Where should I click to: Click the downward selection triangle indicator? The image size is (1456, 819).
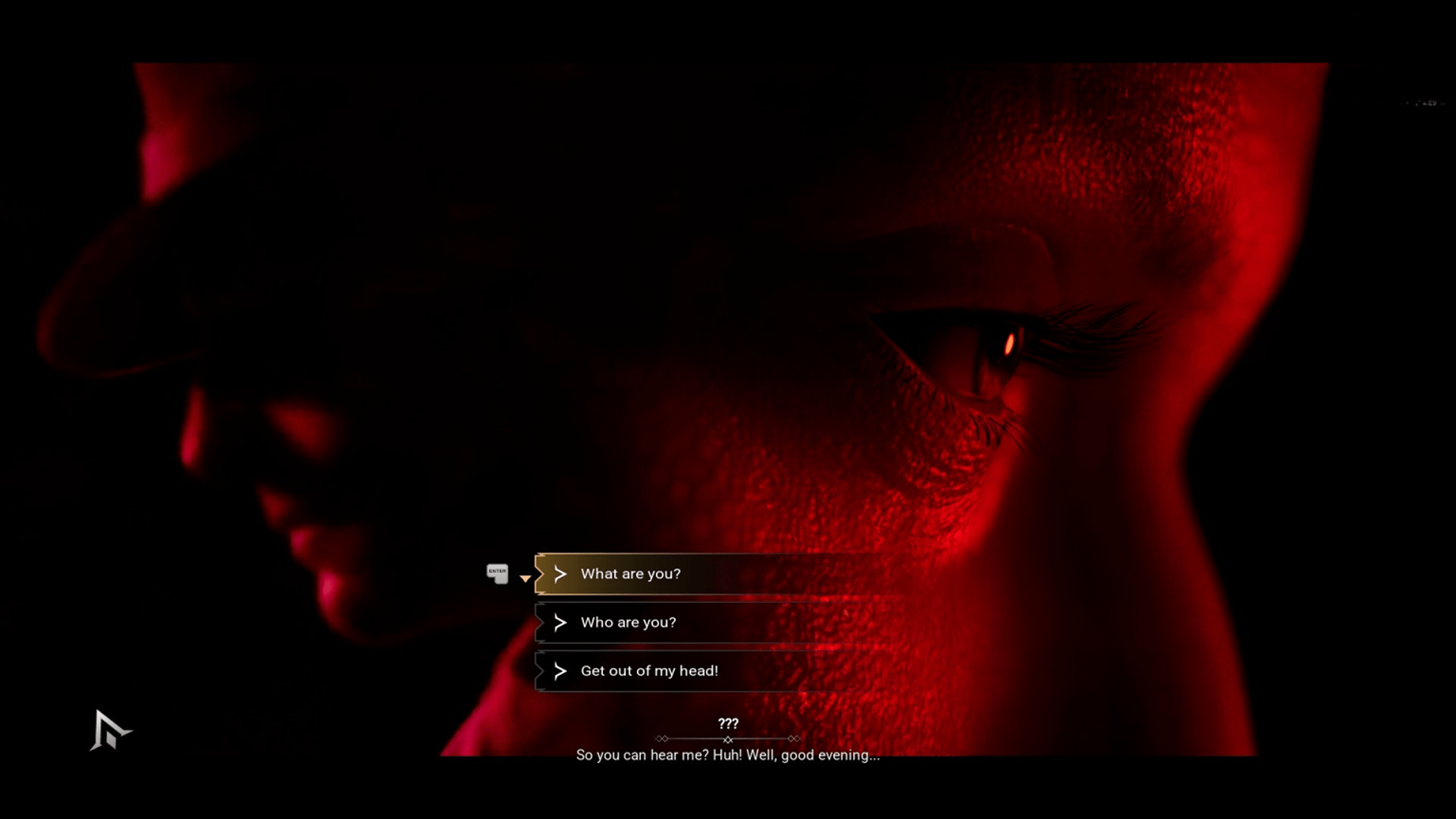pos(526,579)
